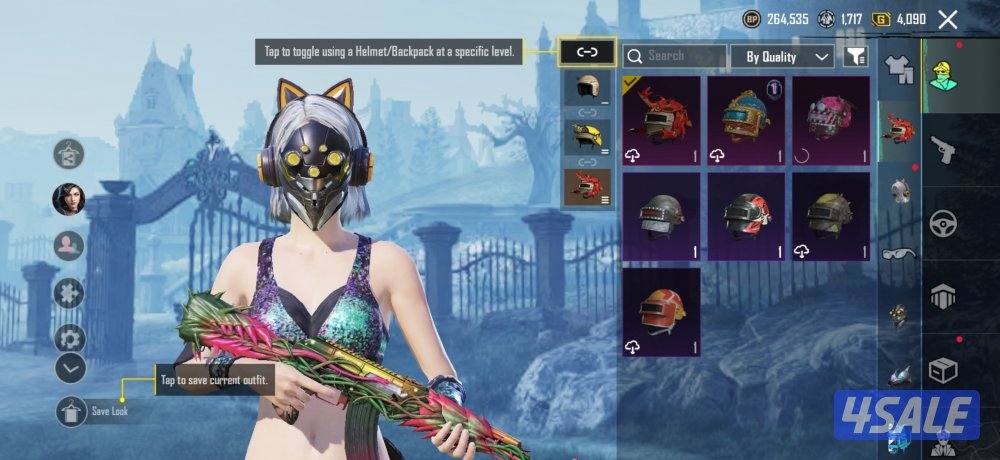
Task: Open the filter funnel options
Action: (855, 57)
